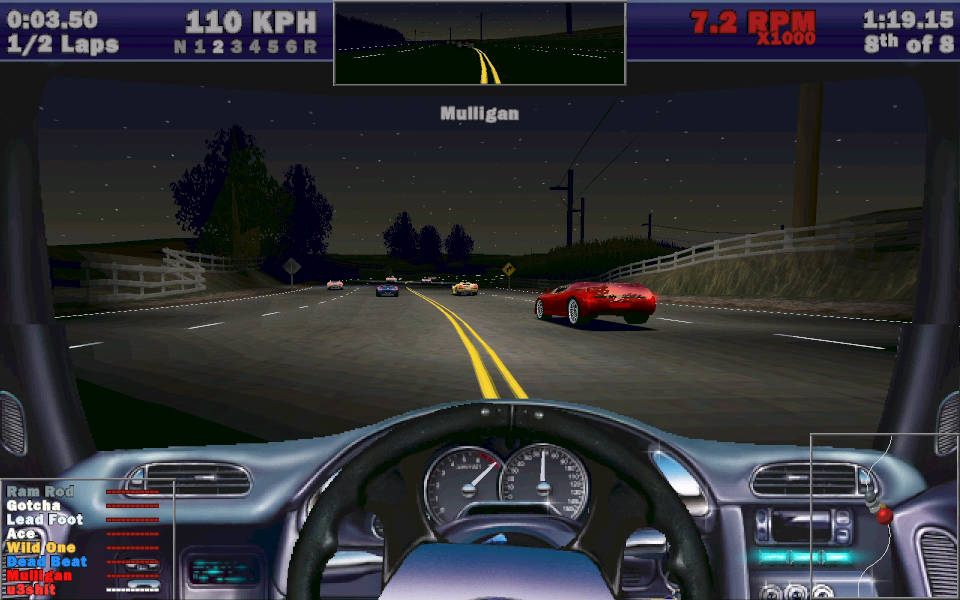Open the track map in the corner

pos(884,515)
